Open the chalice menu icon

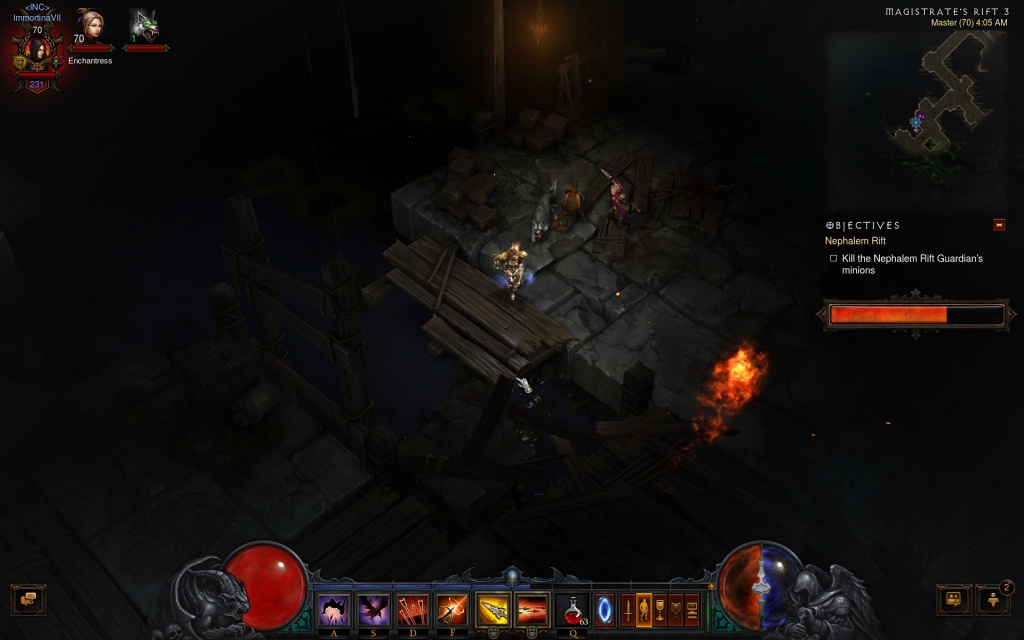[x=660, y=608]
